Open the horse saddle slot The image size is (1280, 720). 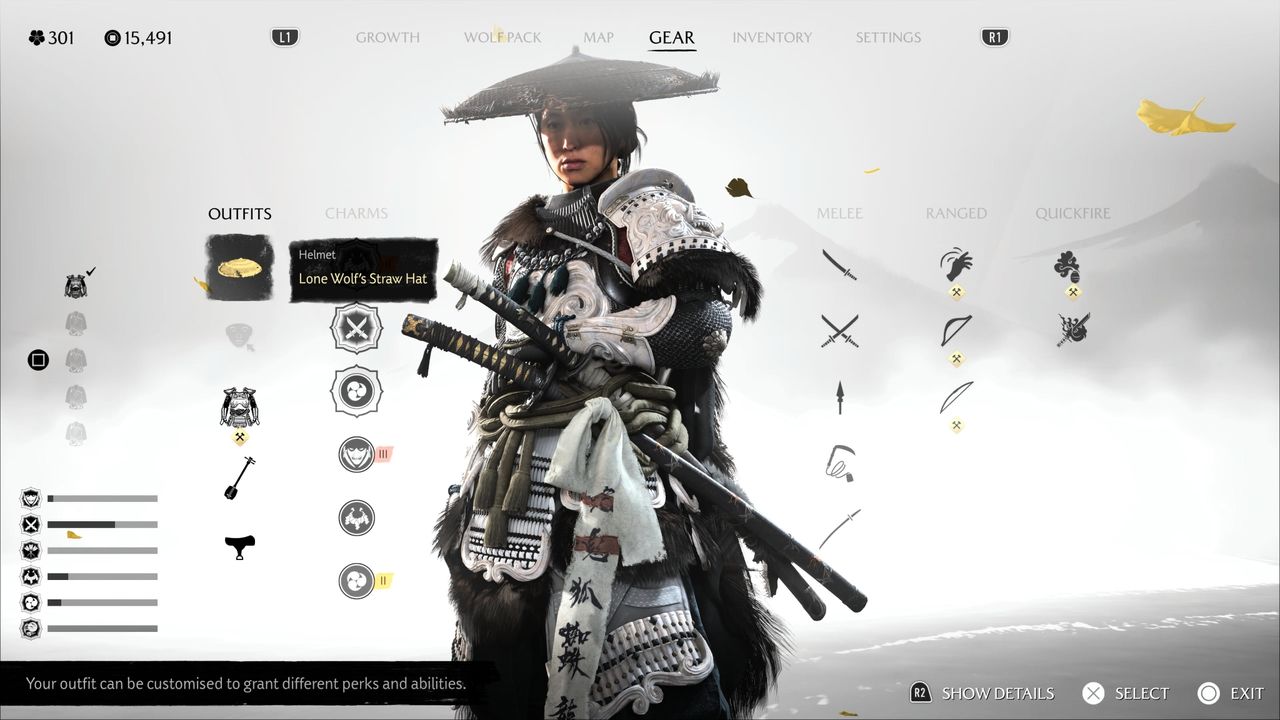(x=240, y=546)
